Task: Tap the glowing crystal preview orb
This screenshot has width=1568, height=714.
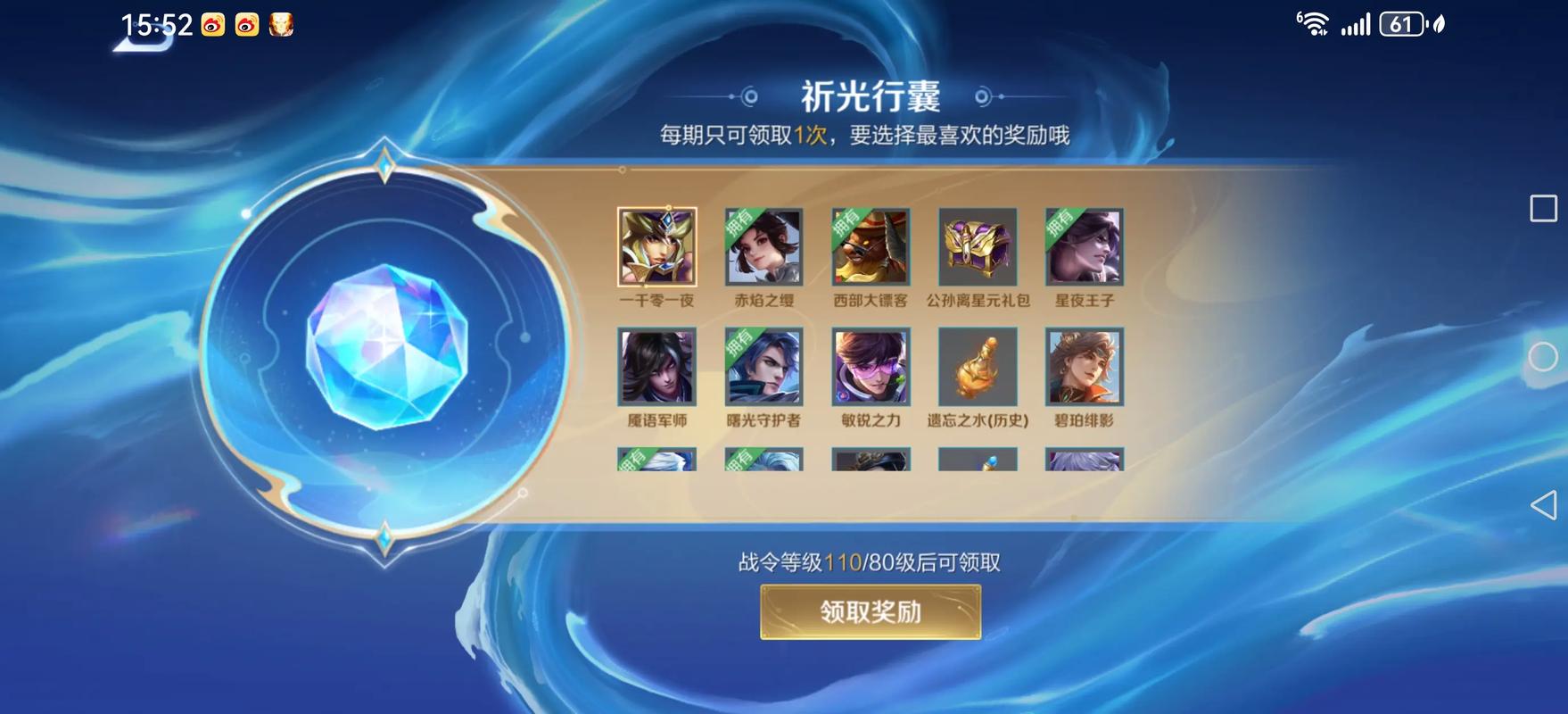Action: click(x=384, y=348)
